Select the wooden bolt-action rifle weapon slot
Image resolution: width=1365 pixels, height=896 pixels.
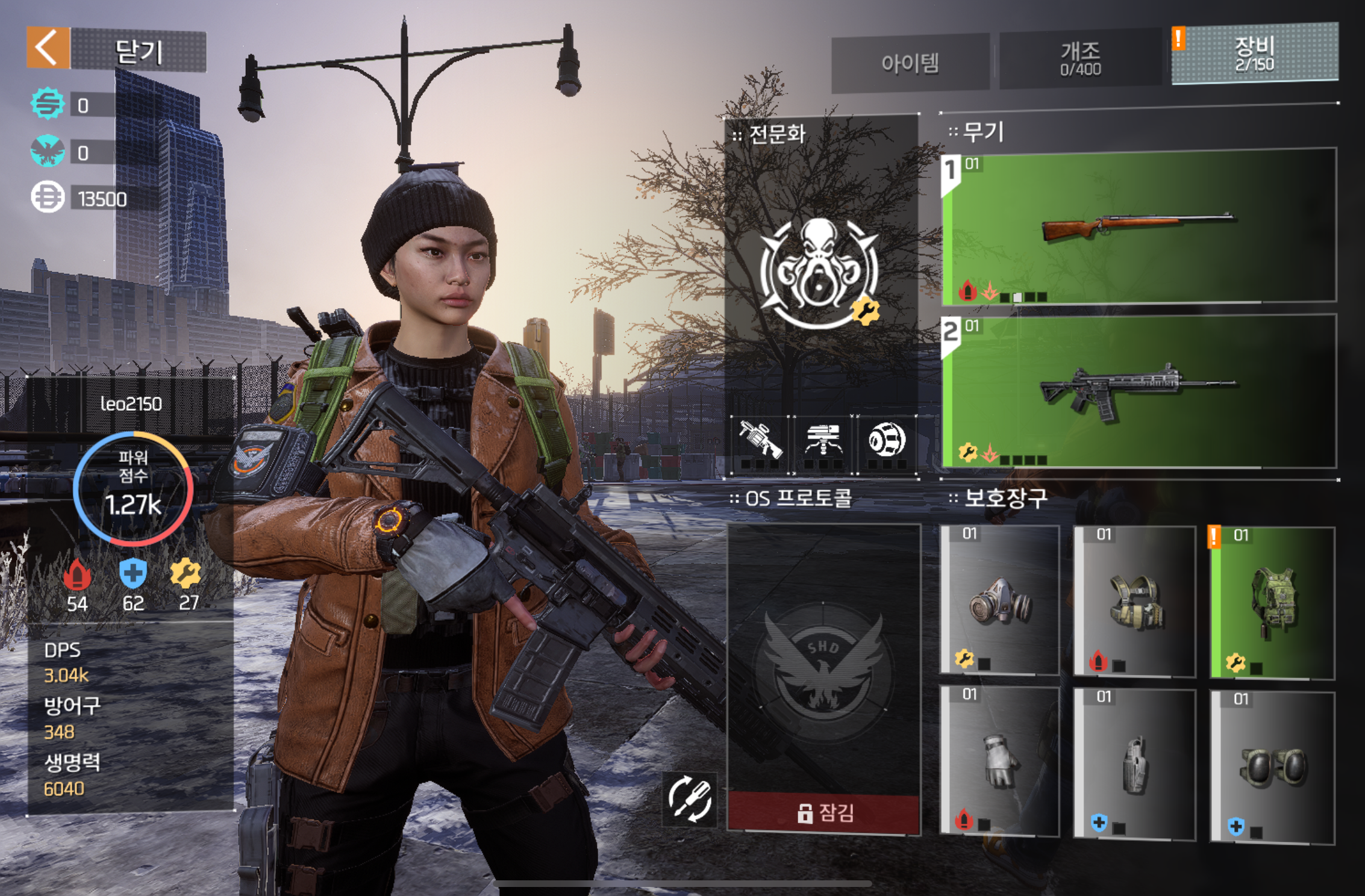(1139, 226)
